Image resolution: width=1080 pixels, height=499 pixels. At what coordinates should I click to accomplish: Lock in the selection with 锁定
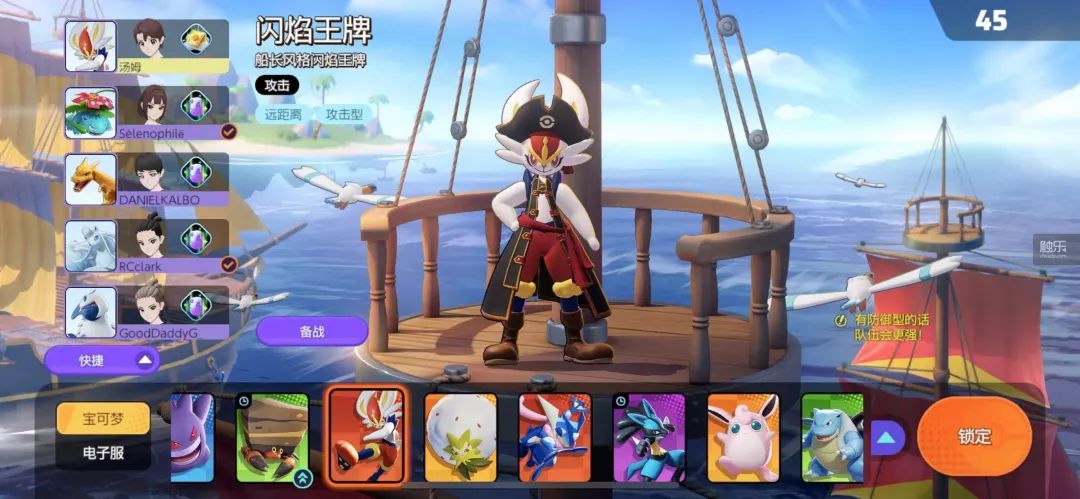973,436
